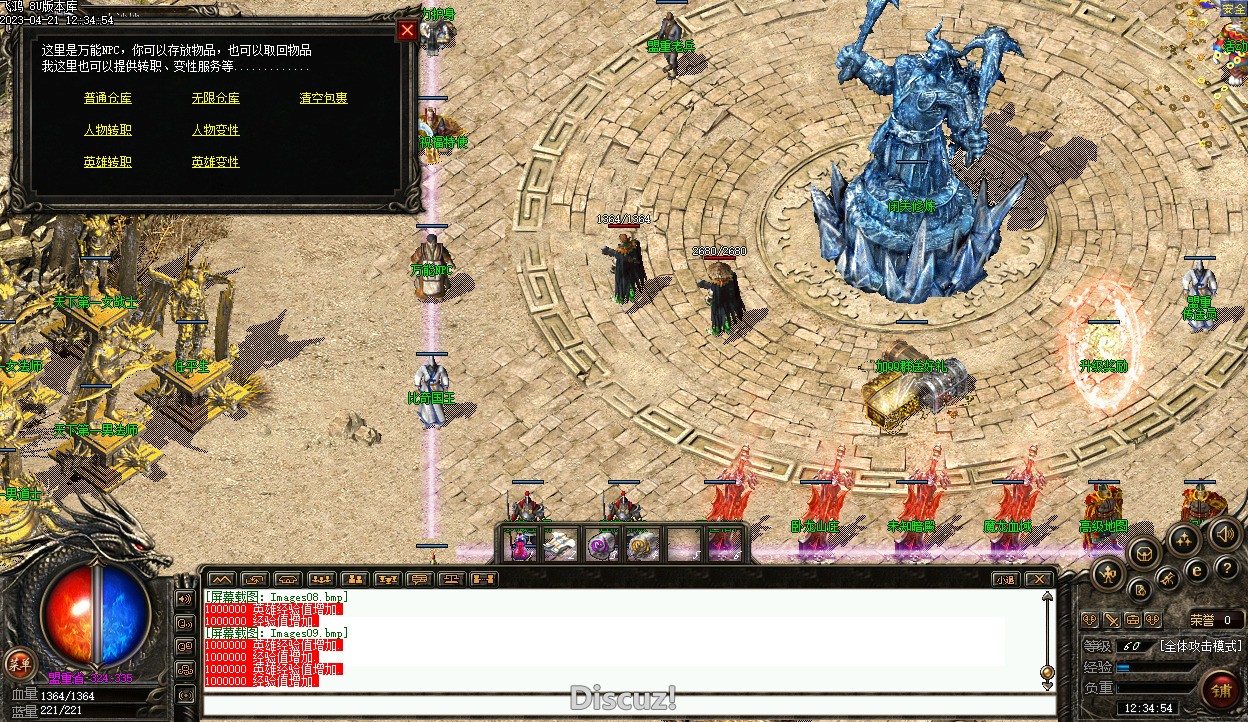Use the red potion hotbar slot
The width and height of the screenshot is (1248, 722).
tap(520, 545)
